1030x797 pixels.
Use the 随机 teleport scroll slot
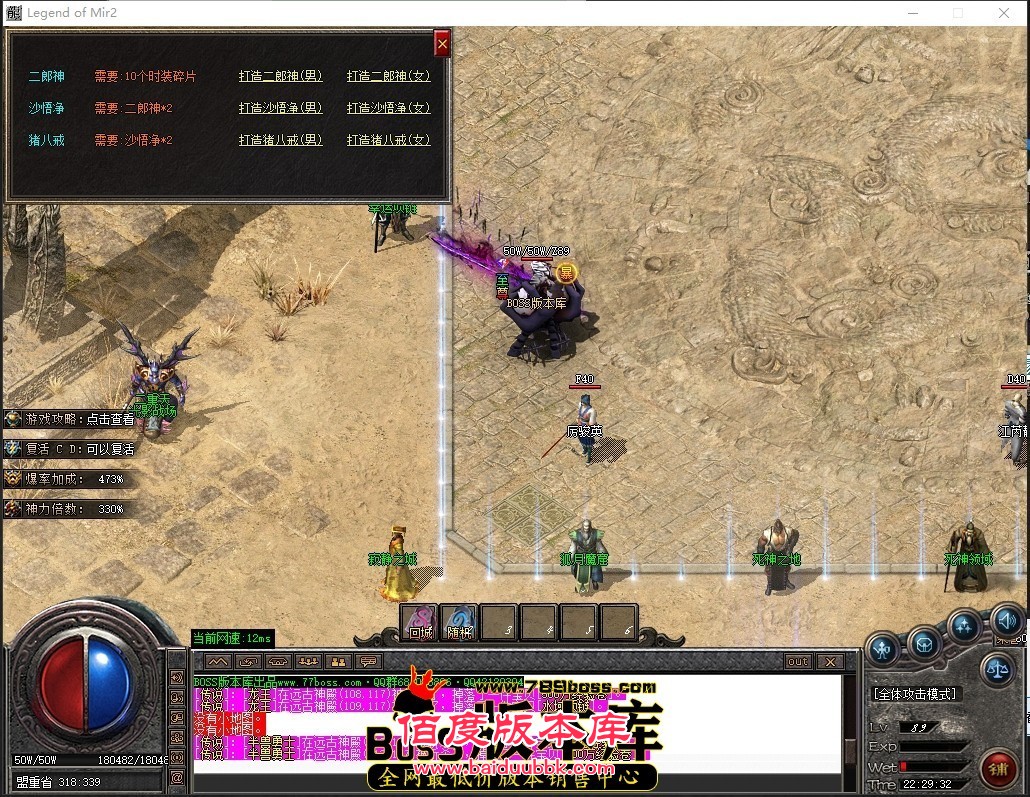[459, 621]
